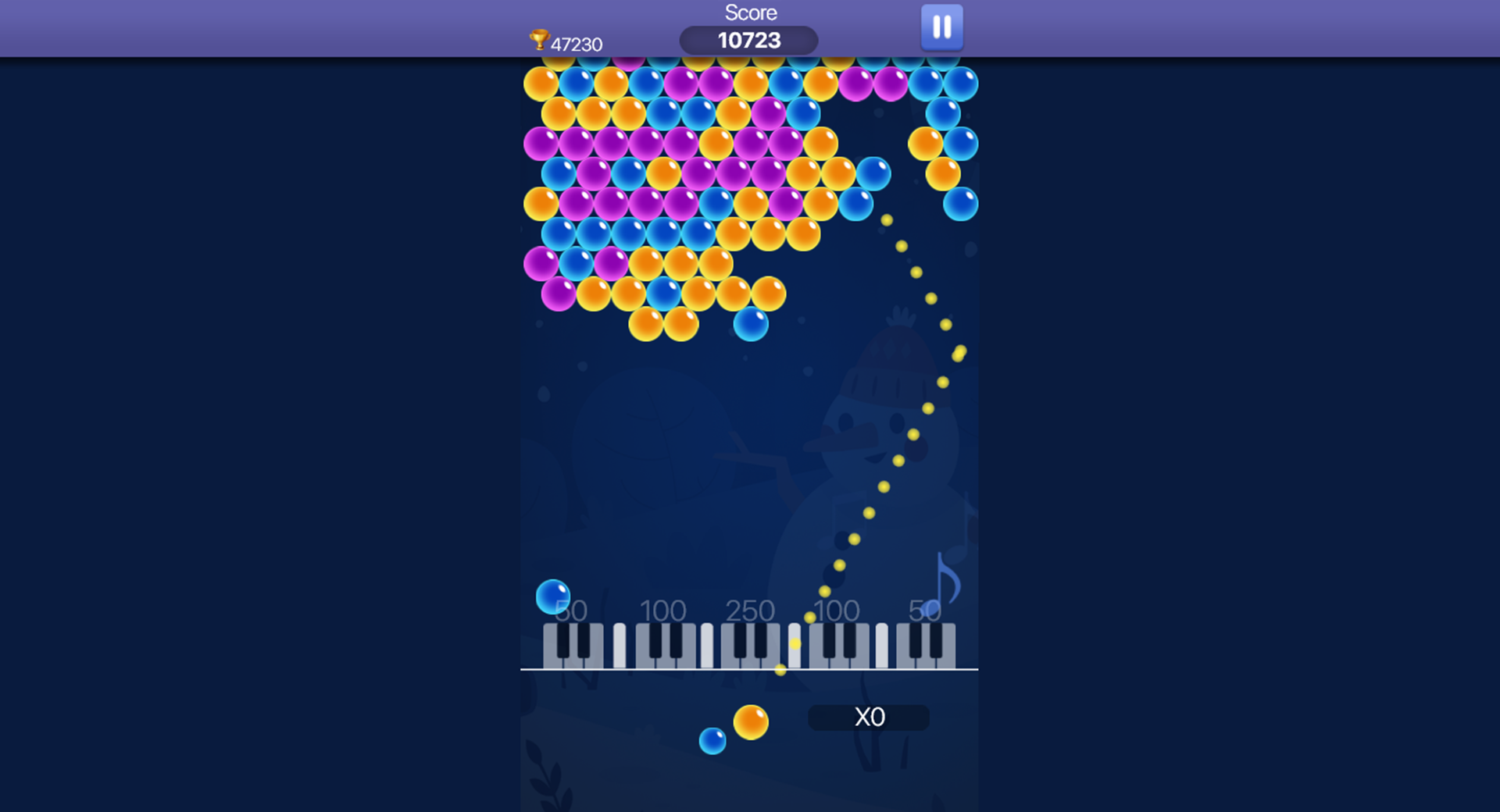The image size is (1500, 812).
Task: Click the trophy icon next to 47230
Action: point(539,40)
